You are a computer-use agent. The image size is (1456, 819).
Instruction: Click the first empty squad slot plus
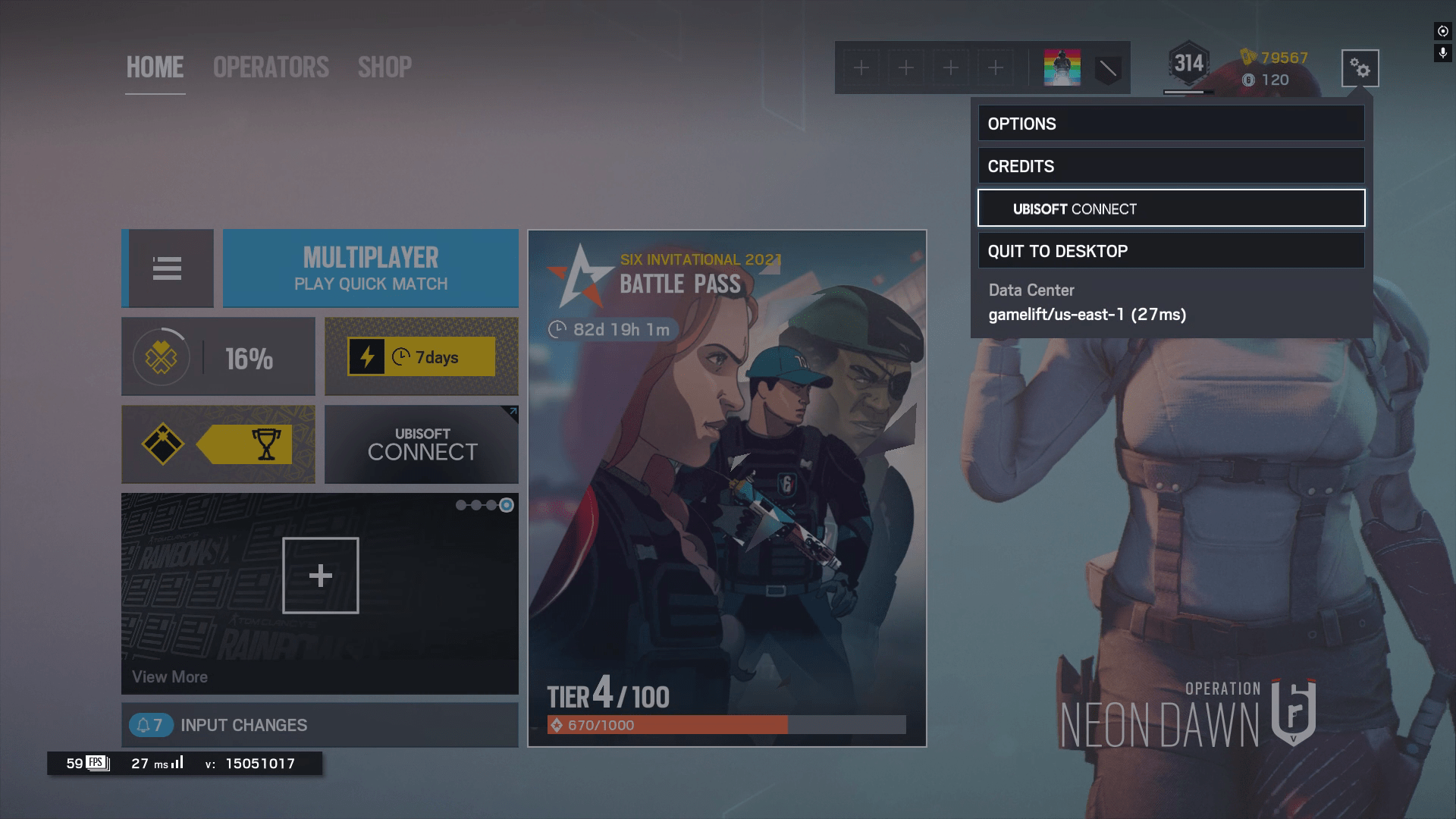coord(861,67)
